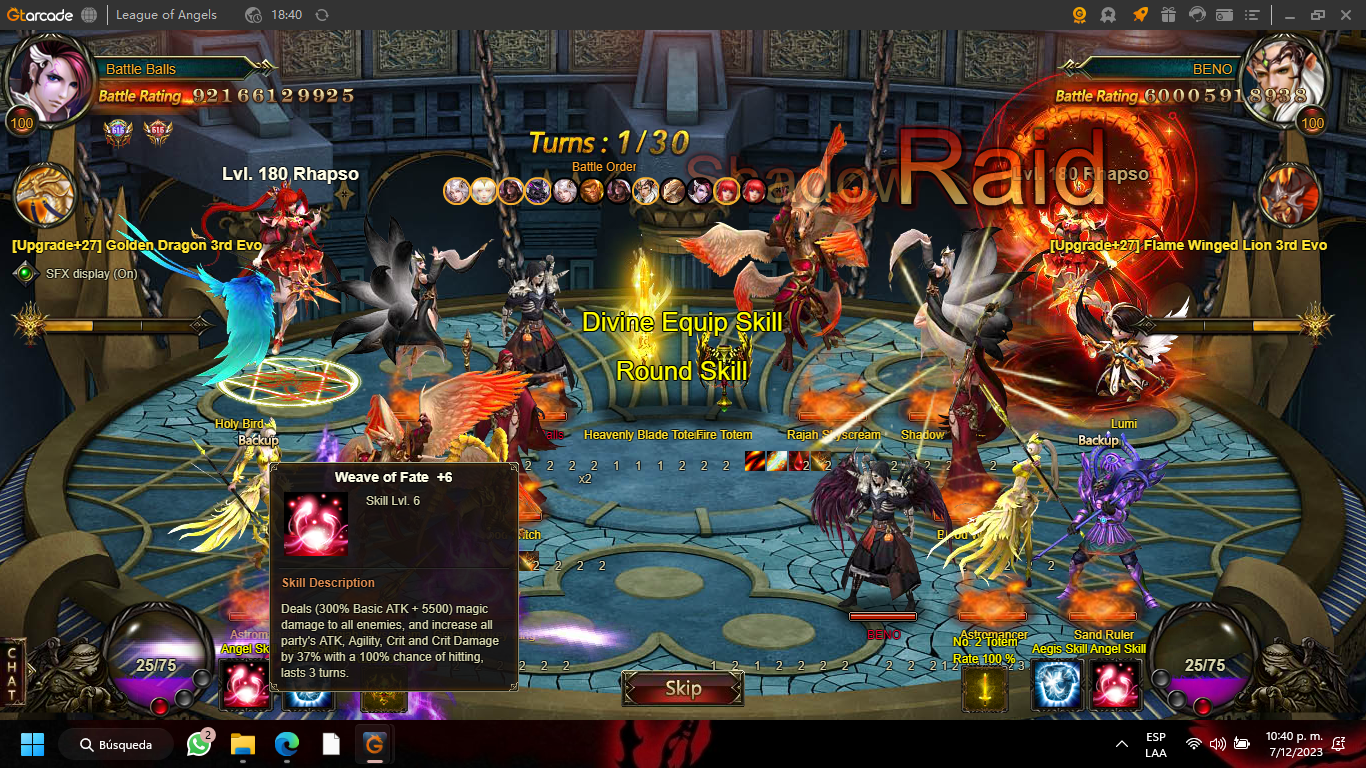The height and width of the screenshot is (768, 1366).
Task: Toggle the SFX display option
Action: [25, 273]
